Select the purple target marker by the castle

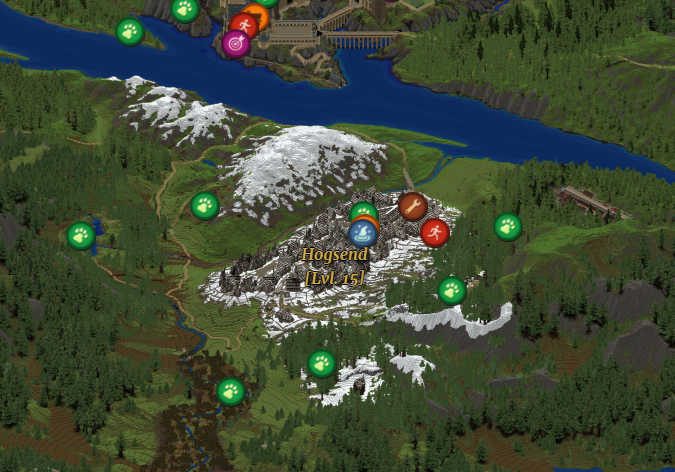tap(236, 44)
